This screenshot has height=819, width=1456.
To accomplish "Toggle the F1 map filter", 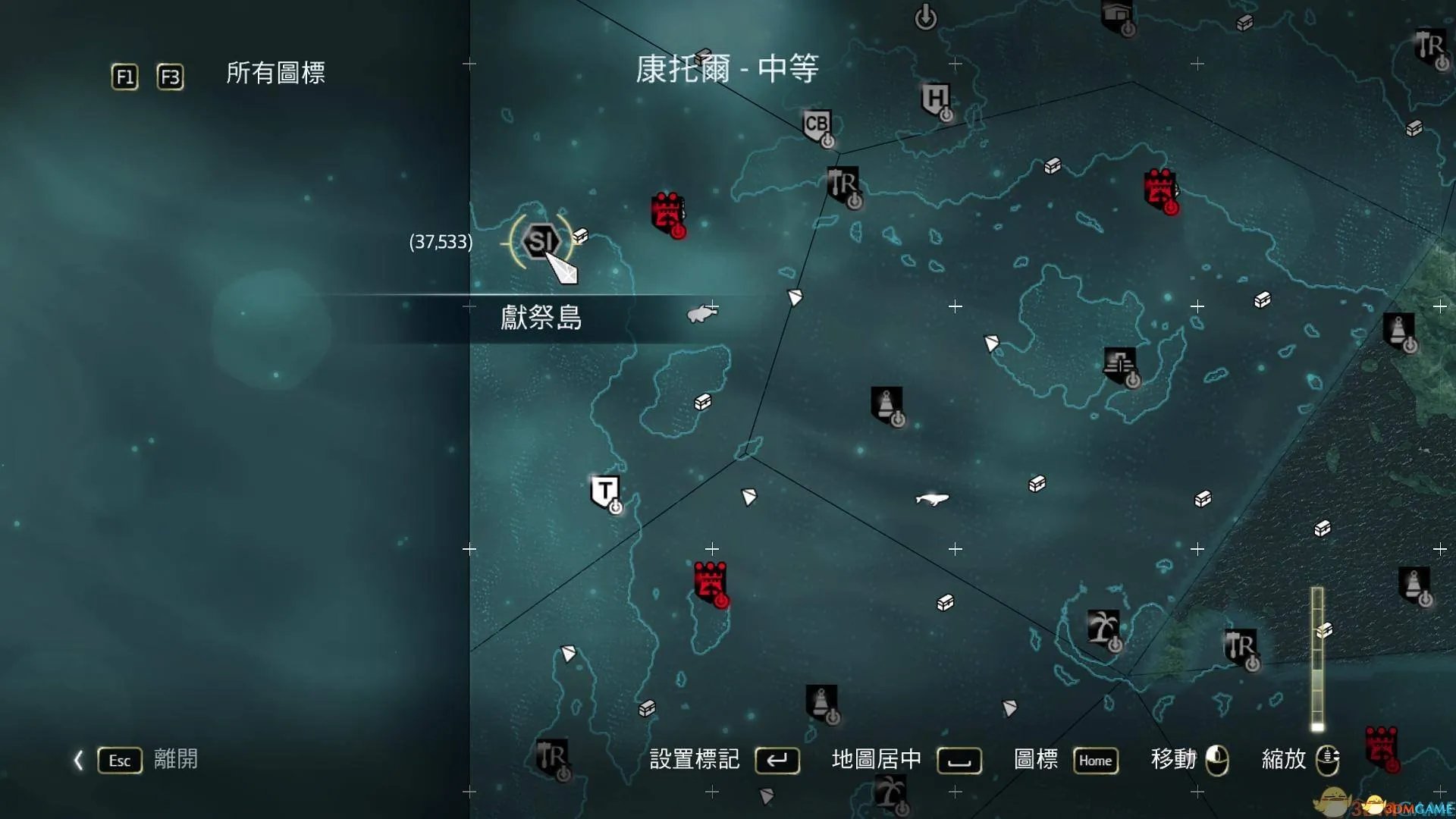I will 124,76.
